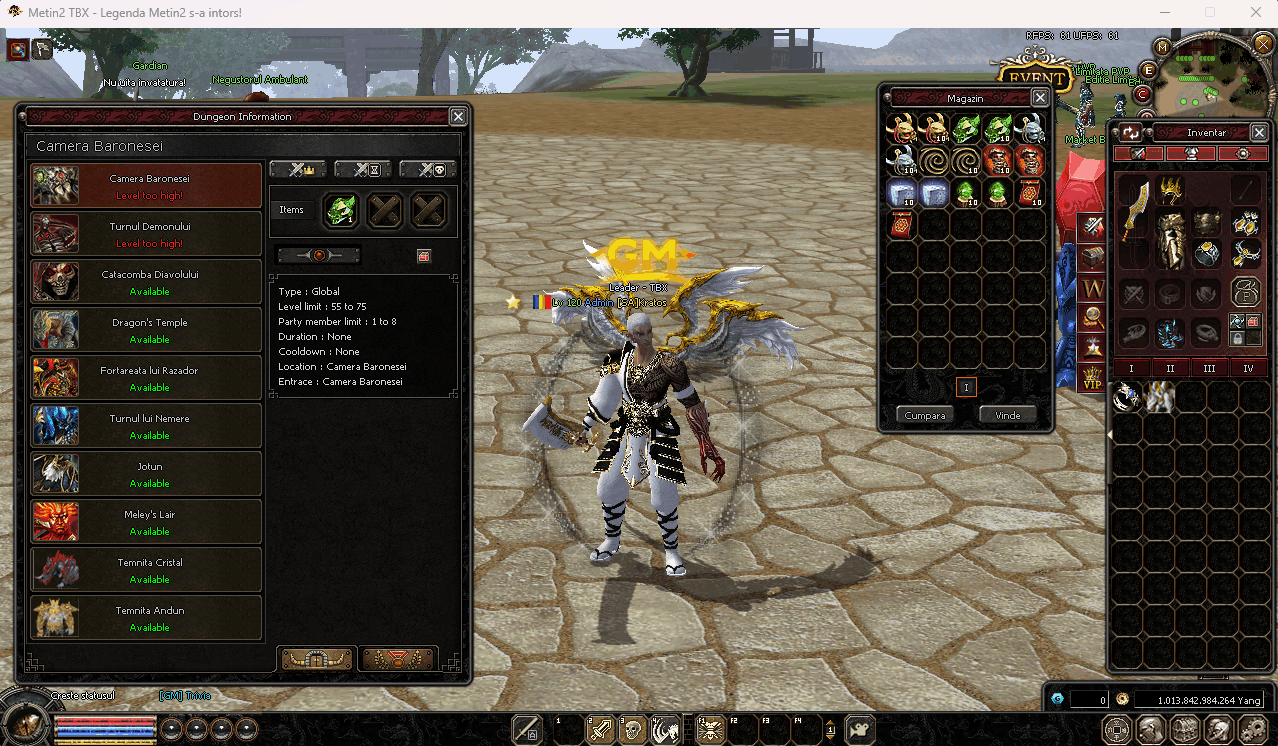Image resolution: width=1278 pixels, height=746 pixels.
Task: Click the Vinde sell button
Action: coord(1007,415)
